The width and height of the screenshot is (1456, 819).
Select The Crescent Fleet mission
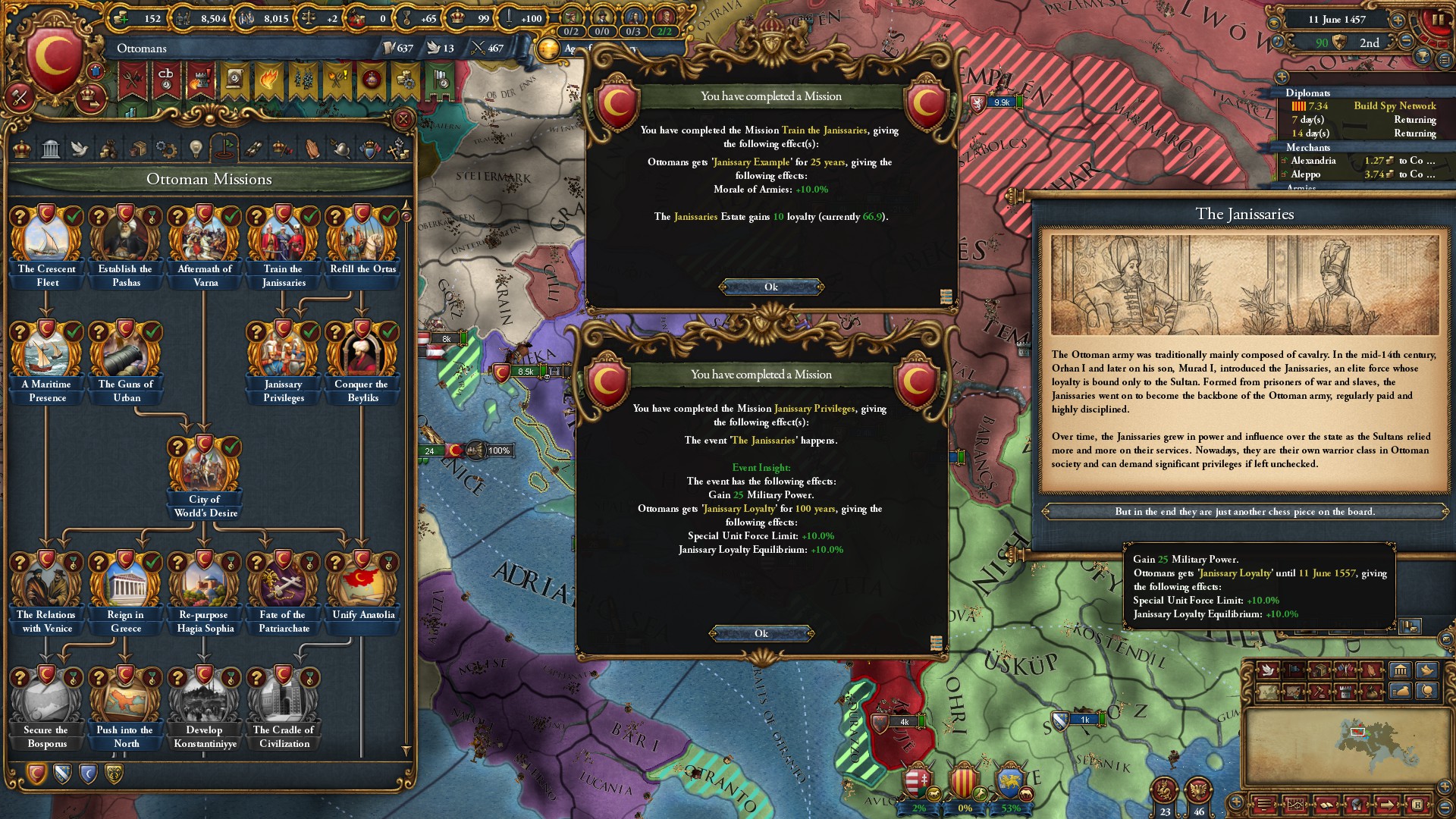pyautogui.click(x=47, y=241)
